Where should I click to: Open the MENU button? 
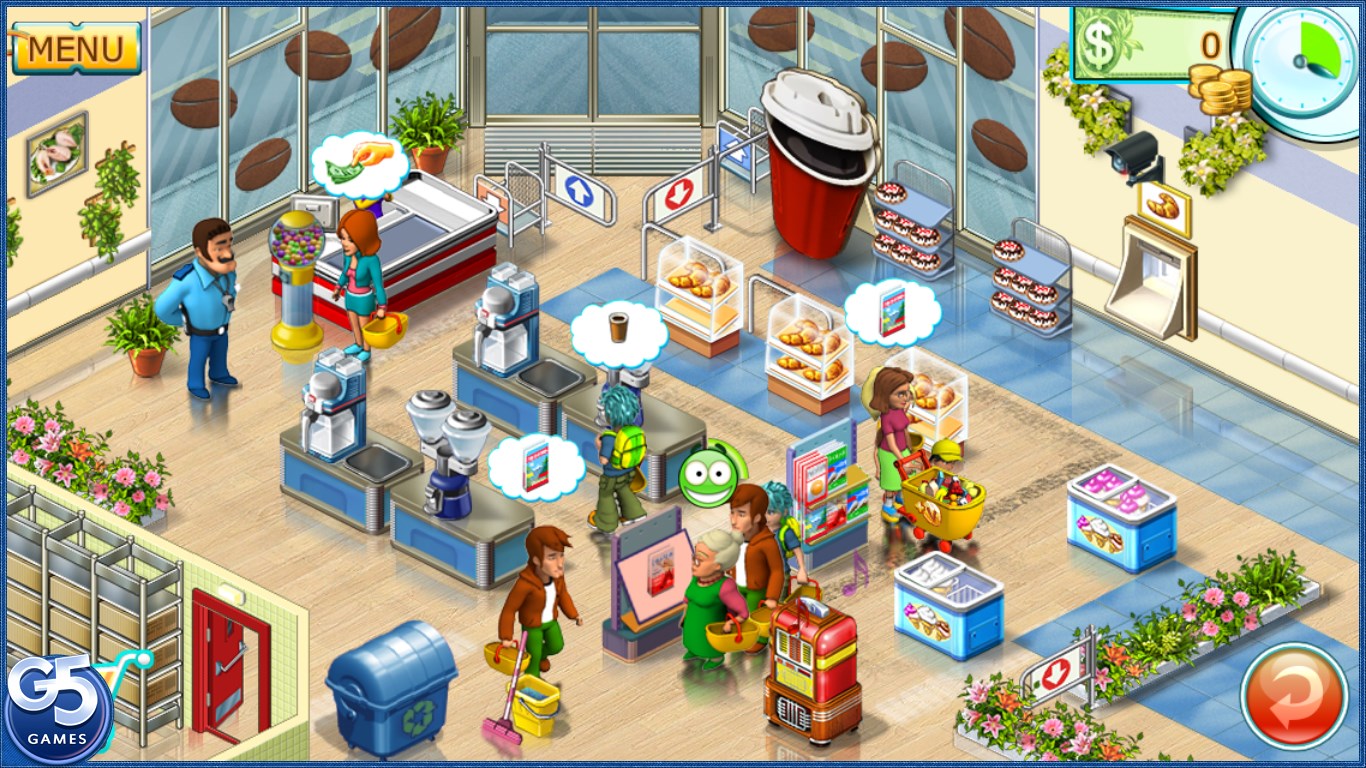point(75,47)
